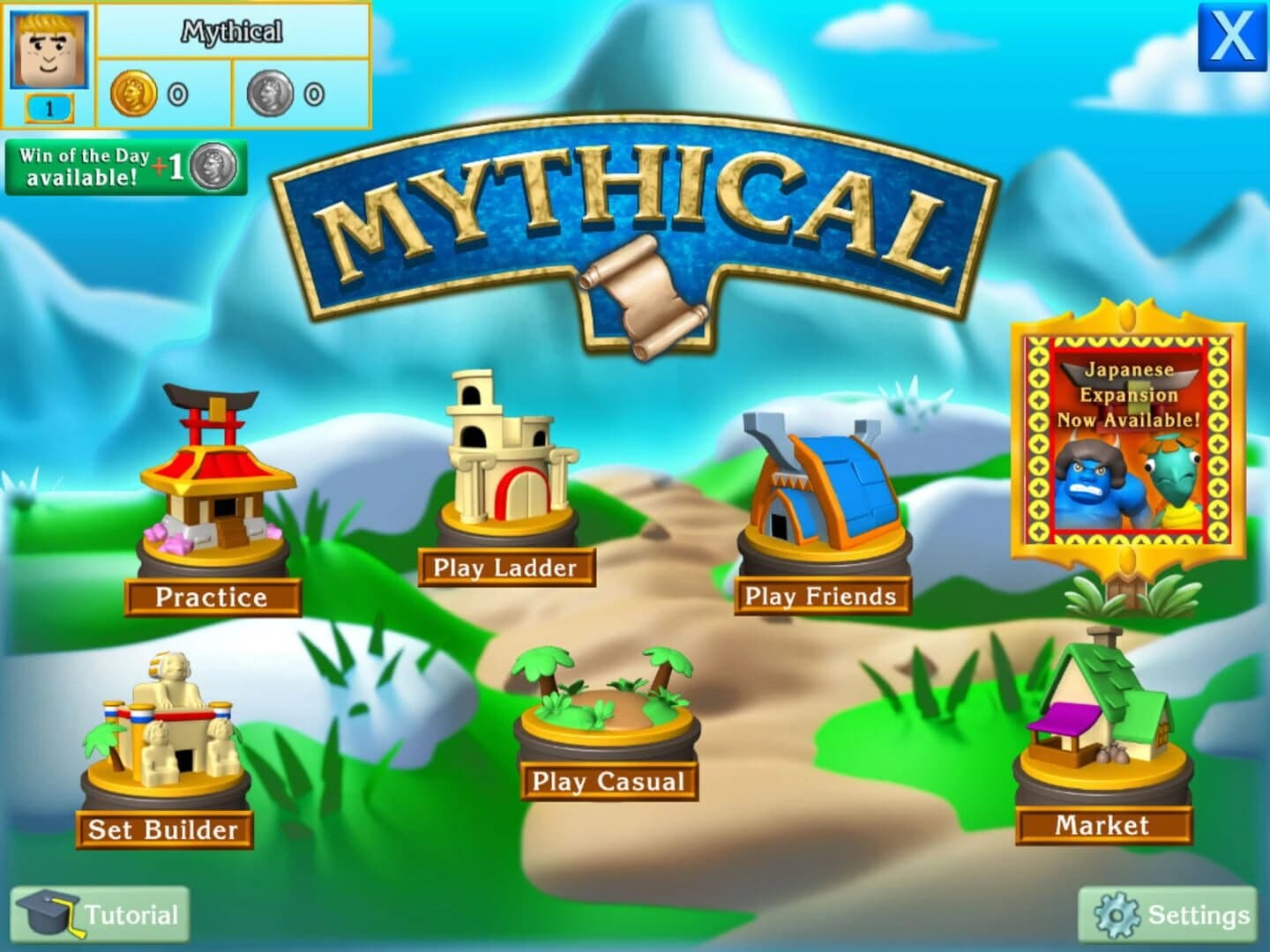Open the Market cottage building
Image resolution: width=1270 pixels, height=952 pixels.
click(x=1102, y=705)
